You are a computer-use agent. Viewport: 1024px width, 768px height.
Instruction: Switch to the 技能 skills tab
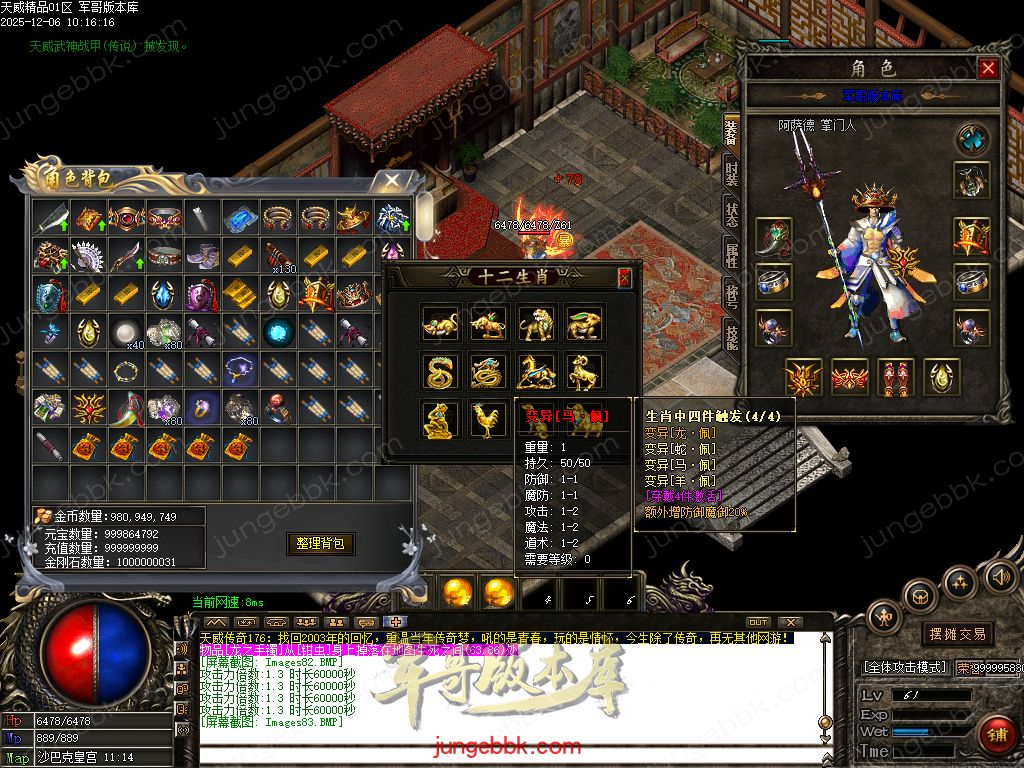point(732,338)
